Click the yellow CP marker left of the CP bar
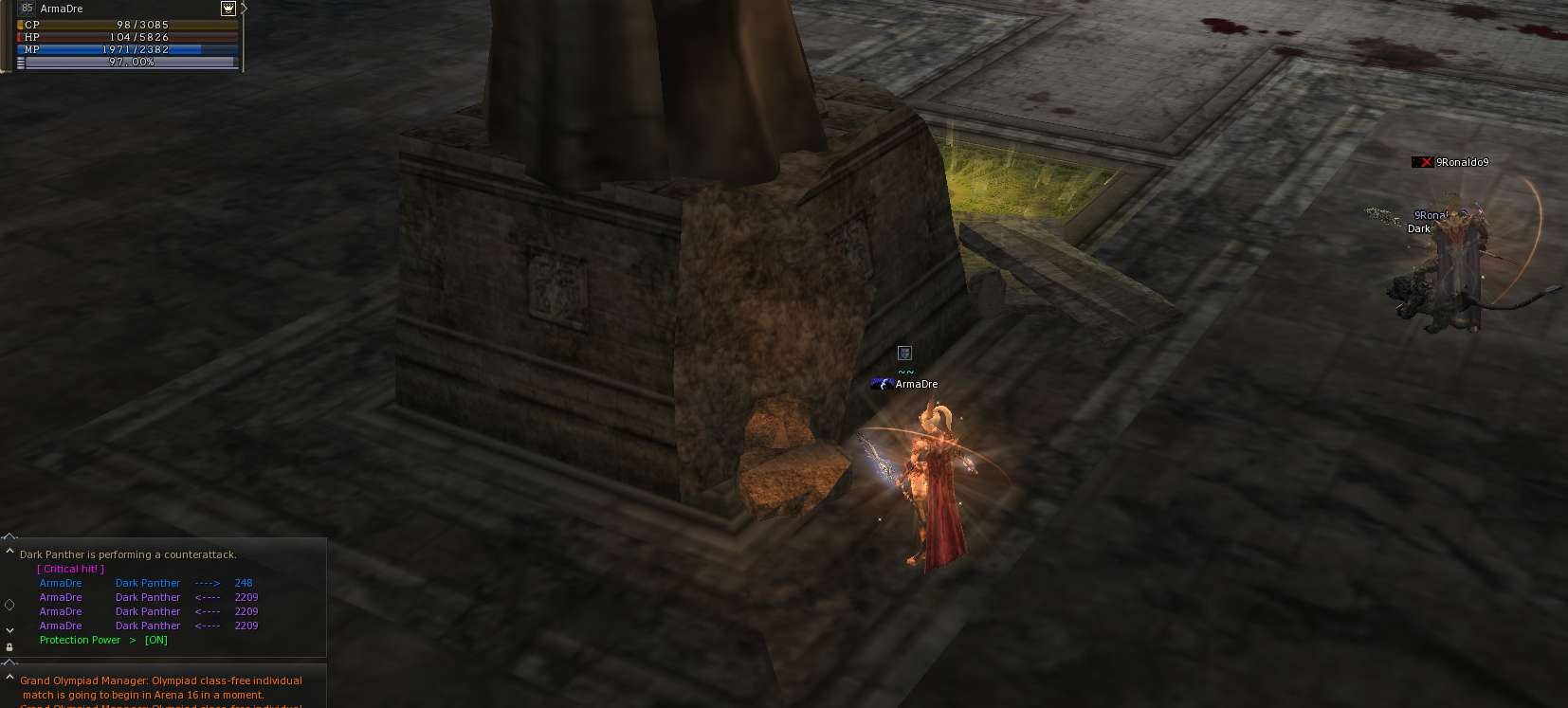The width and height of the screenshot is (1568, 708). pyautogui.click(x=19, y=25)
